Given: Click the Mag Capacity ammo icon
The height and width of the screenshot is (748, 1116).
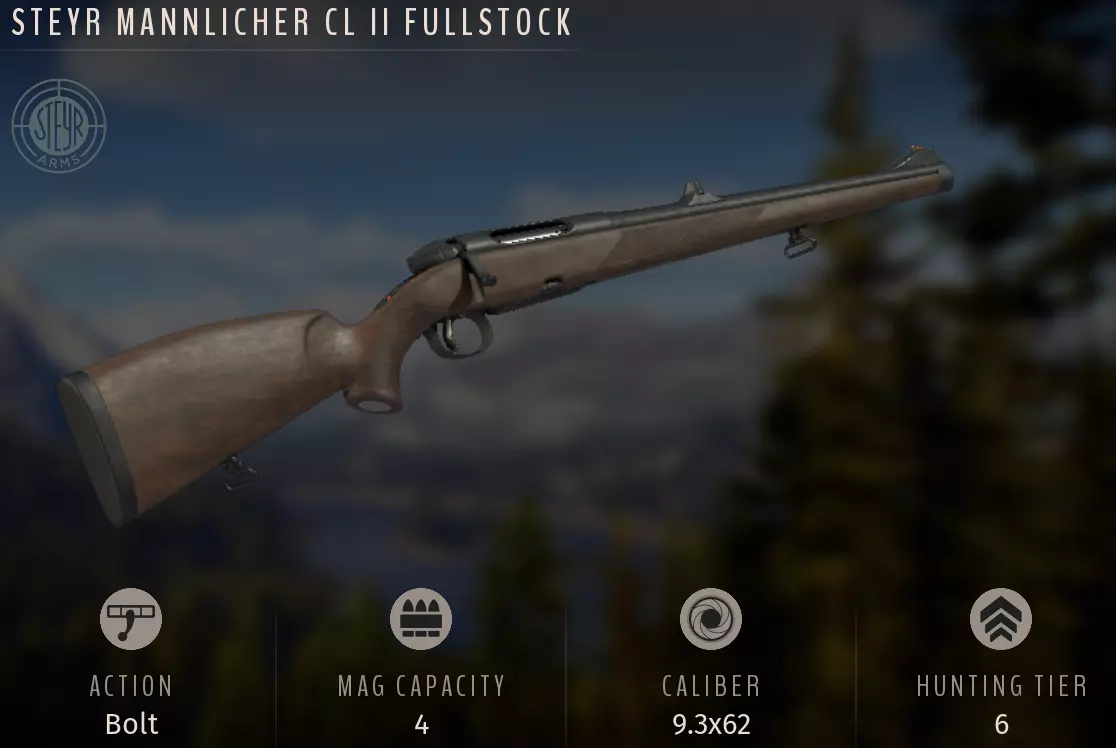Looking at the screenshot, I should click(x=421, y=619).
